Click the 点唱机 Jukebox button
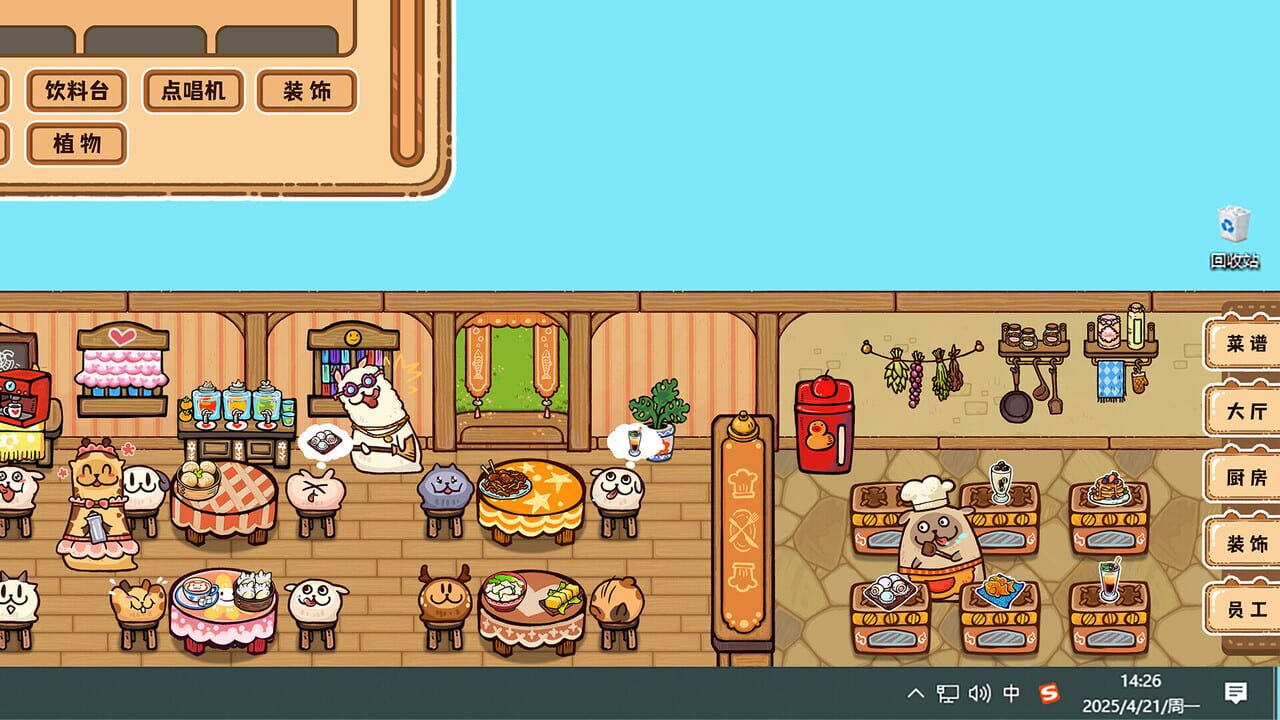The width and height of the screenshot is (1280, 720). tap(192, 92)
